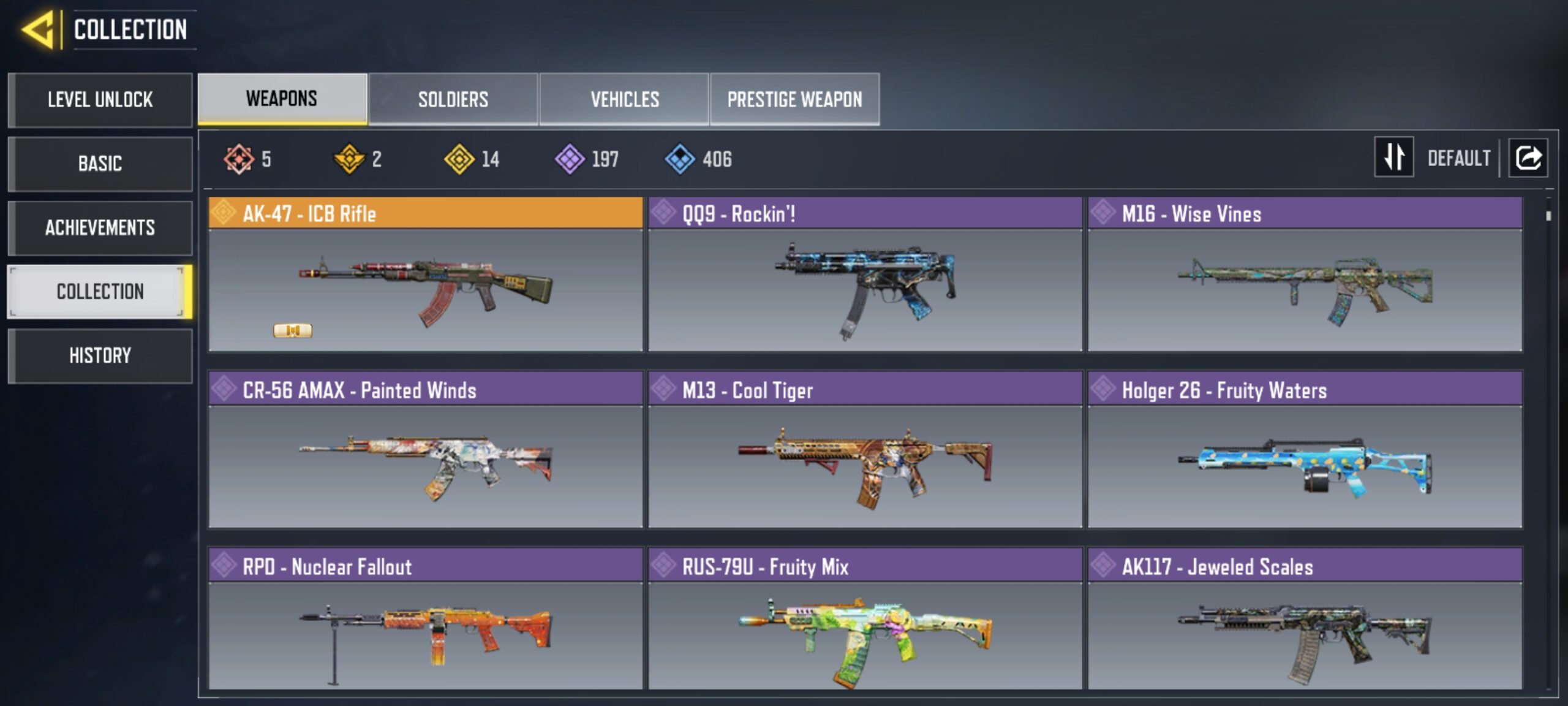Open the share/export icon at top right
The width and height of the screenshot is (1568, 706).
tap(1528, 158)
